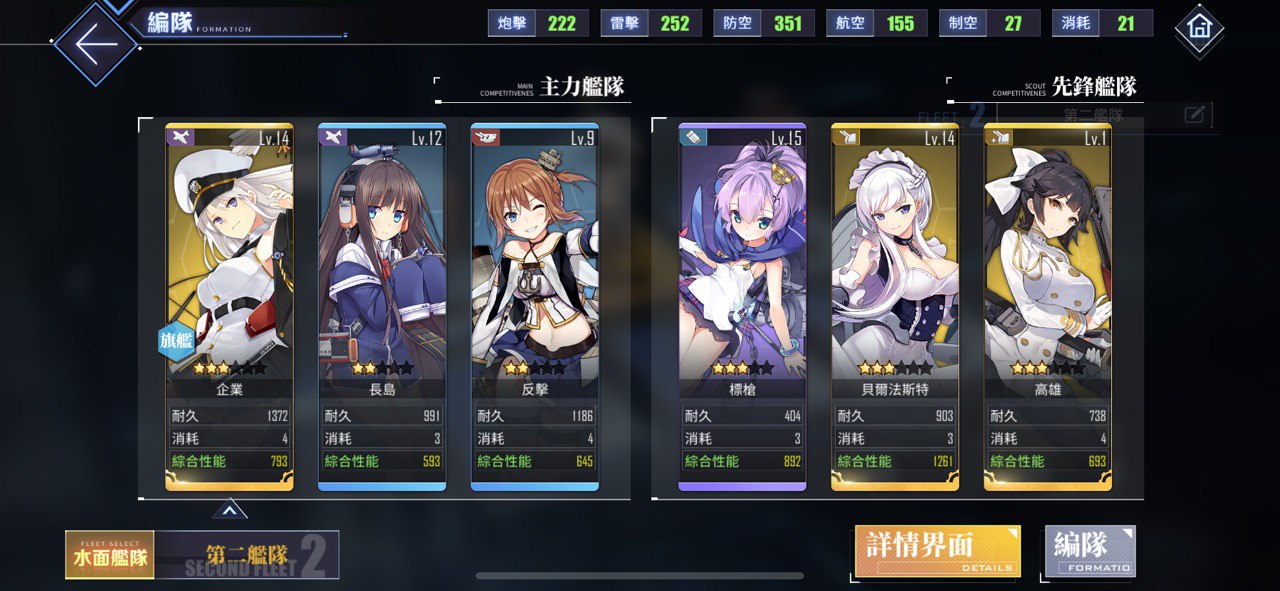The image size is (1280, 591).
Task: Return to the home screen
Action: 1199,30
